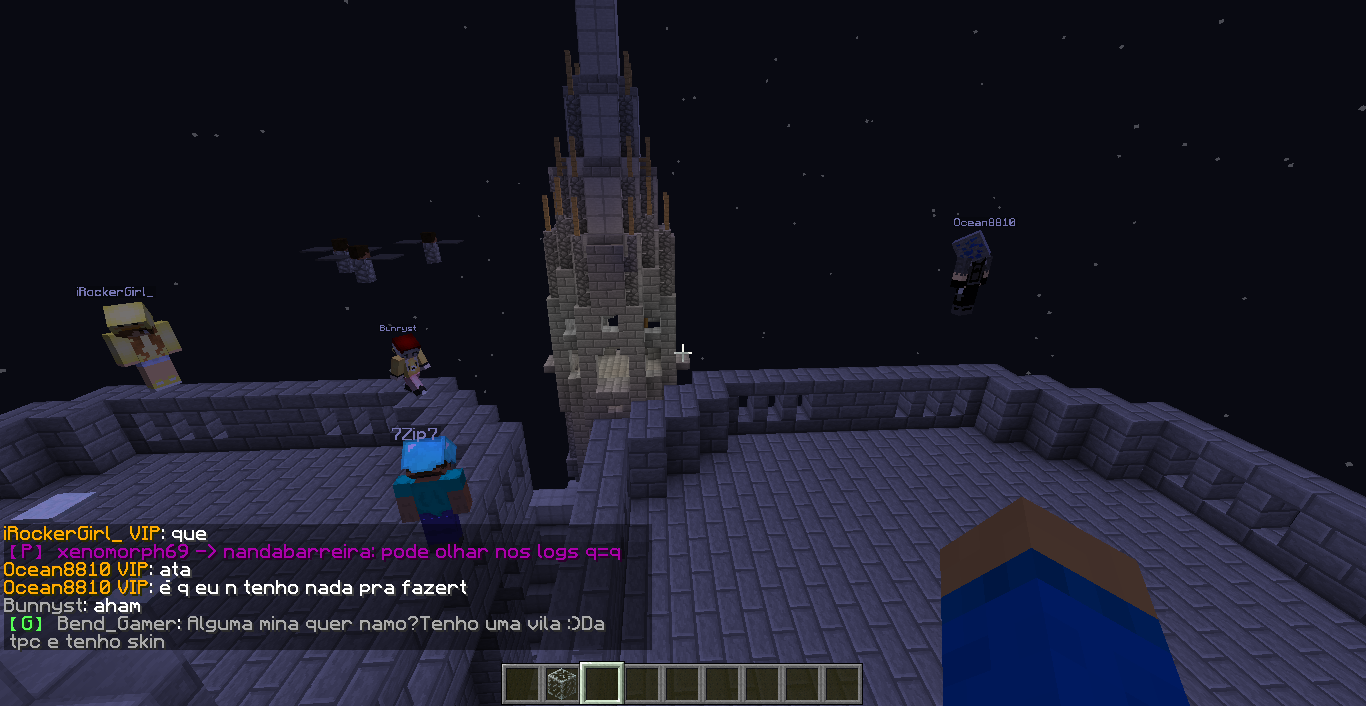The image size is (1366, 706).
Task: Select the hotbar slot holding the block
Action: (562, 684)
